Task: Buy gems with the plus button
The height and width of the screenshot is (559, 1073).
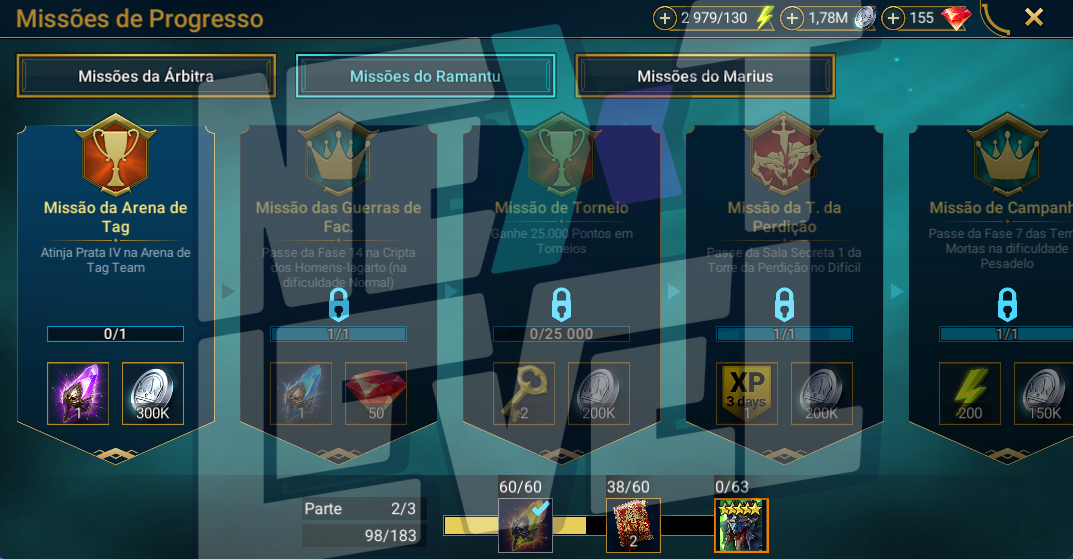Action: [x=894, y=18]
